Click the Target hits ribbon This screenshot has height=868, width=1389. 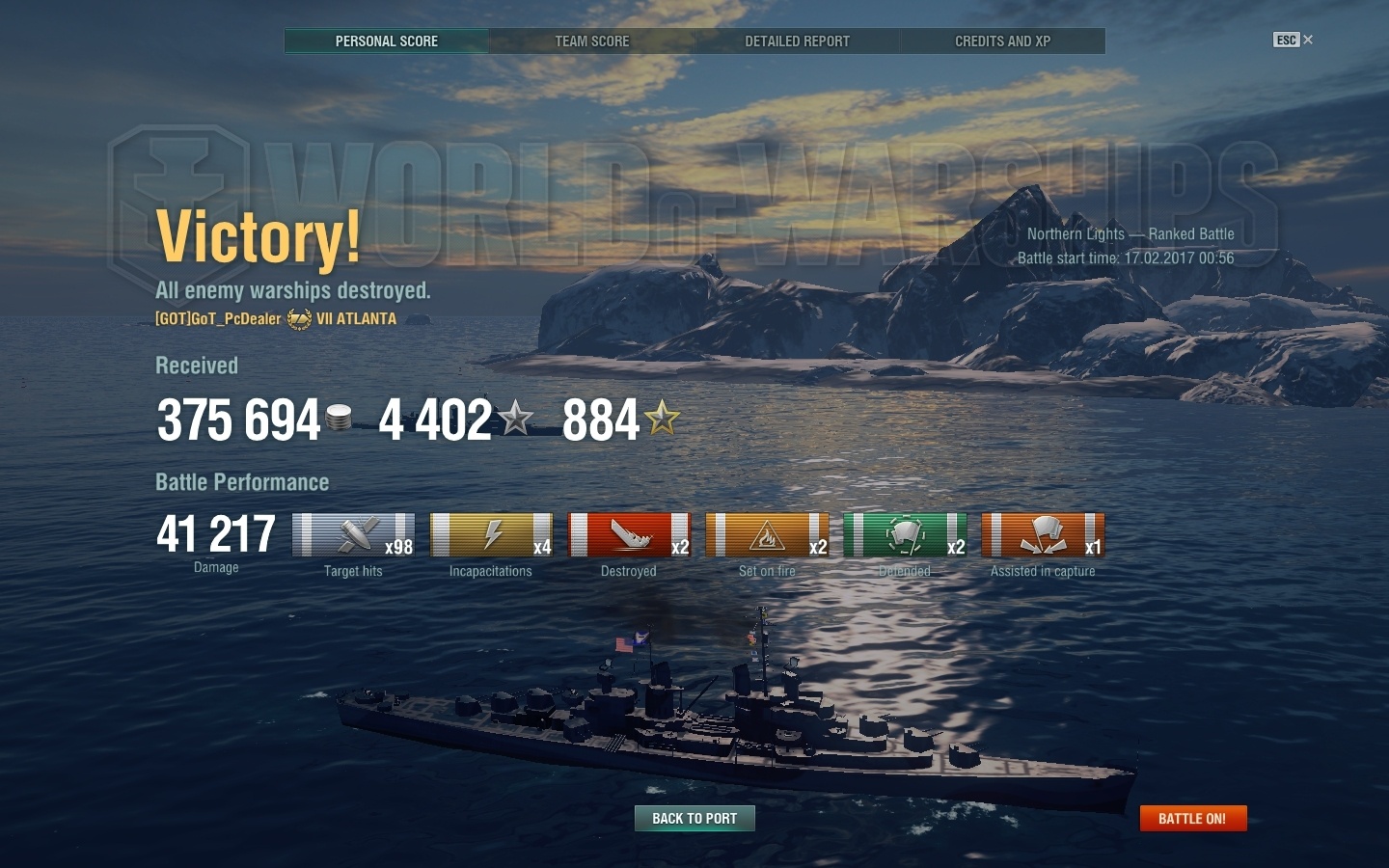pyautogui.click(x=353, y=535)
